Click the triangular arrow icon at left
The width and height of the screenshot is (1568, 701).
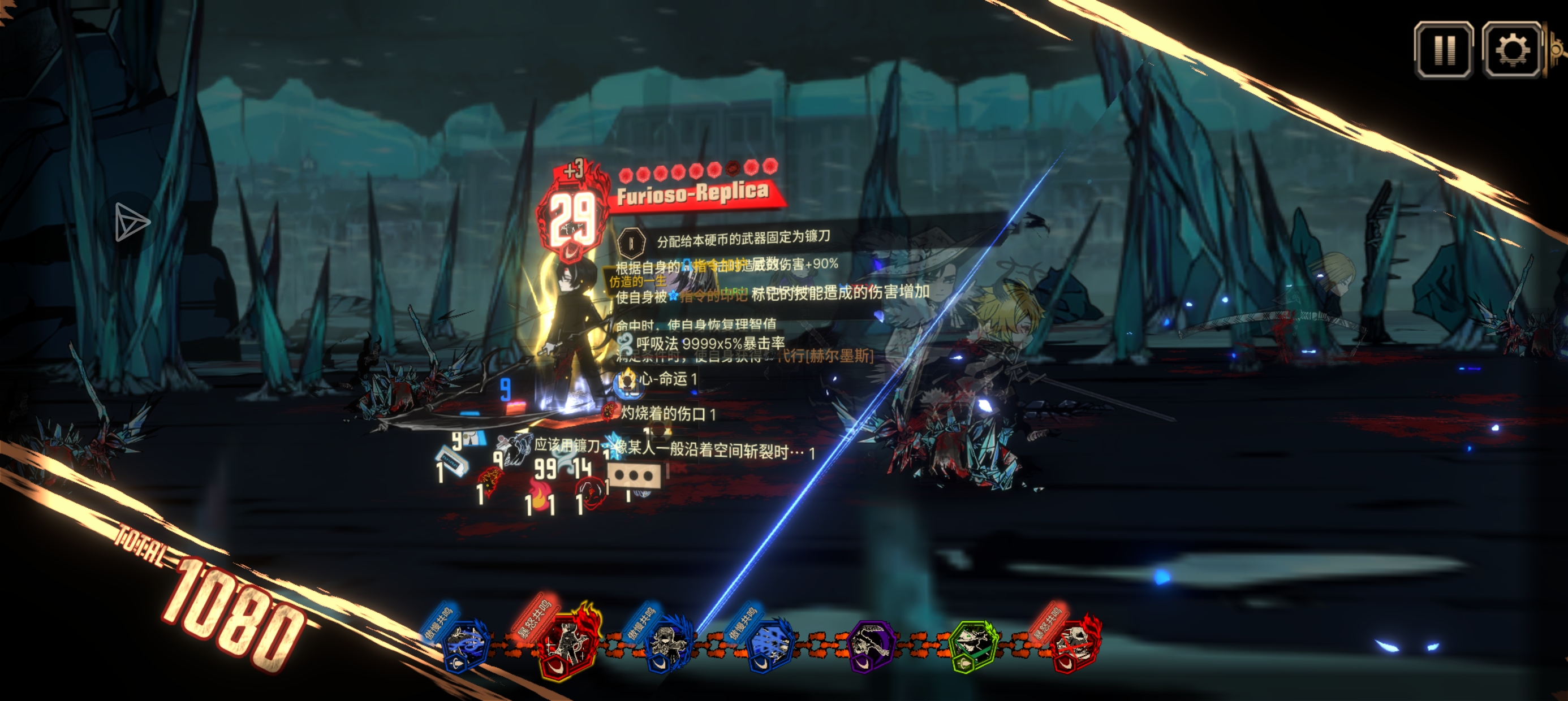click(130, 222)
